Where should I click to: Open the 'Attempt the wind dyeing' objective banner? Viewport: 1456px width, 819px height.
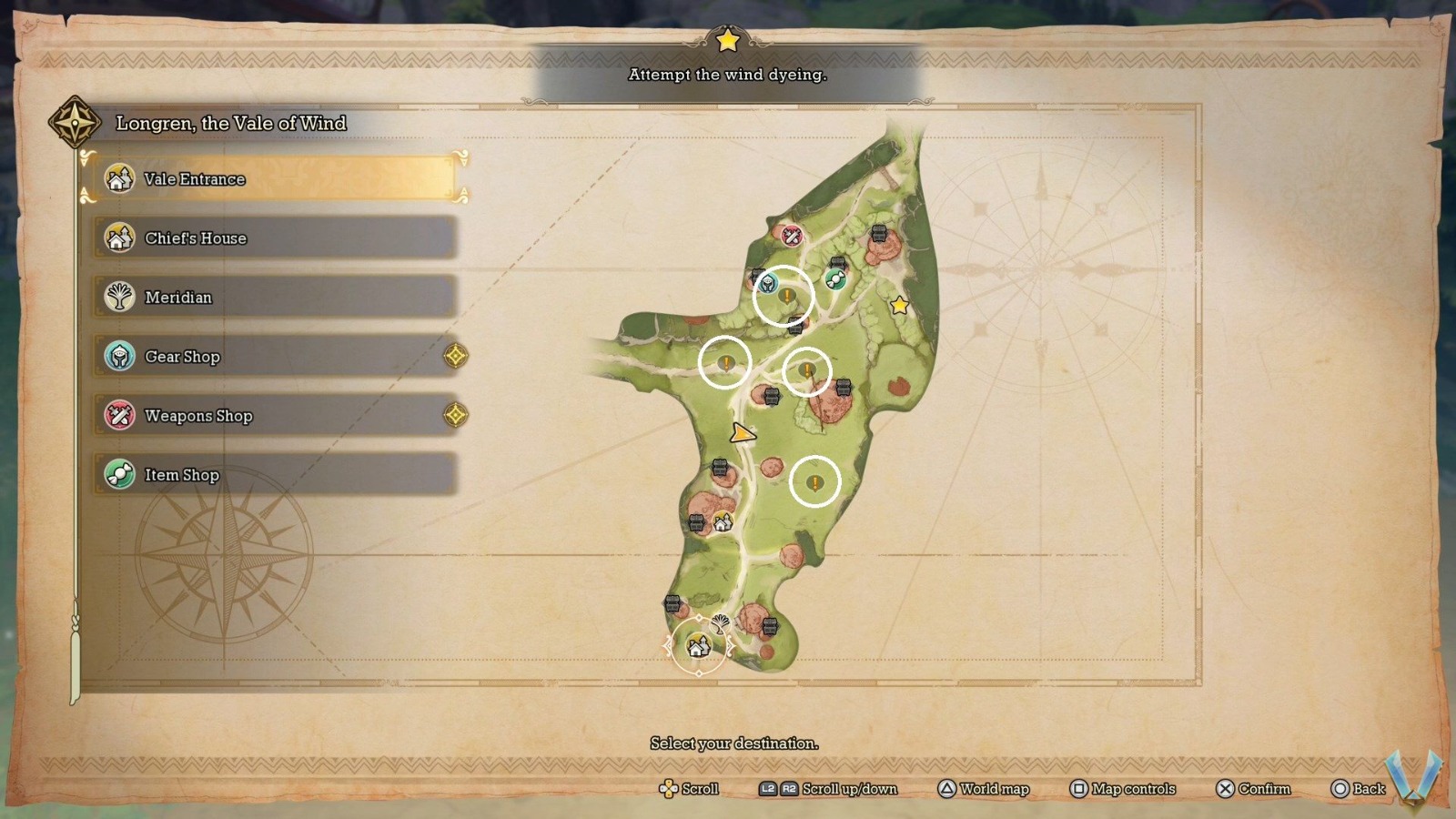pos(727,75)
